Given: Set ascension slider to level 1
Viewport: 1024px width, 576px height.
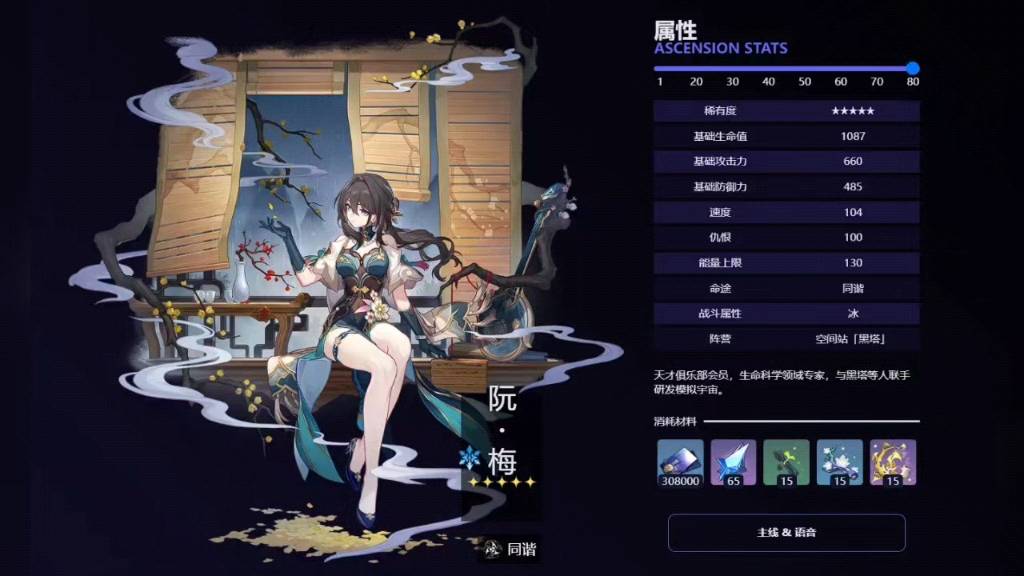Looking at the screenshot, I should coord(659,68).
